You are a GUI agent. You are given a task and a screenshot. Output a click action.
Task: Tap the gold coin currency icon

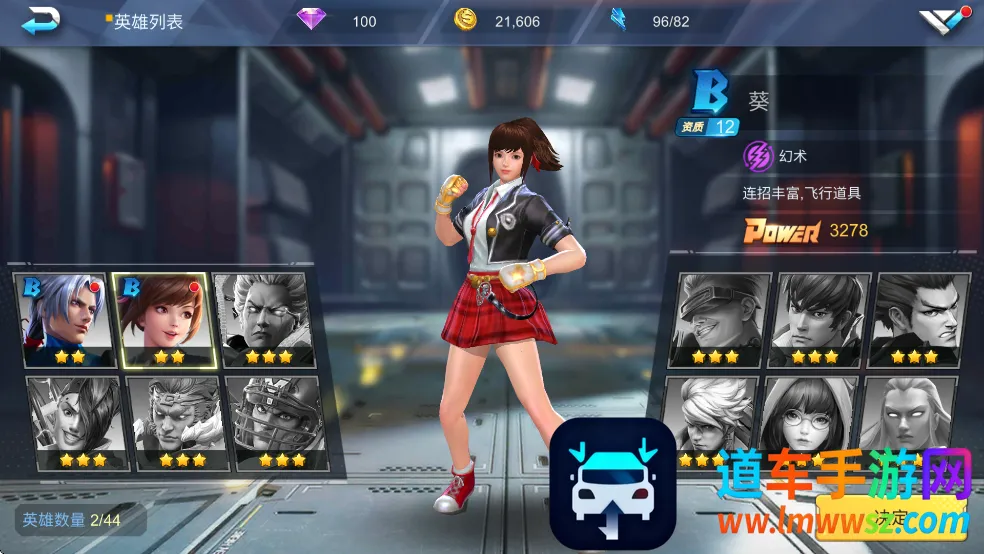465,20
